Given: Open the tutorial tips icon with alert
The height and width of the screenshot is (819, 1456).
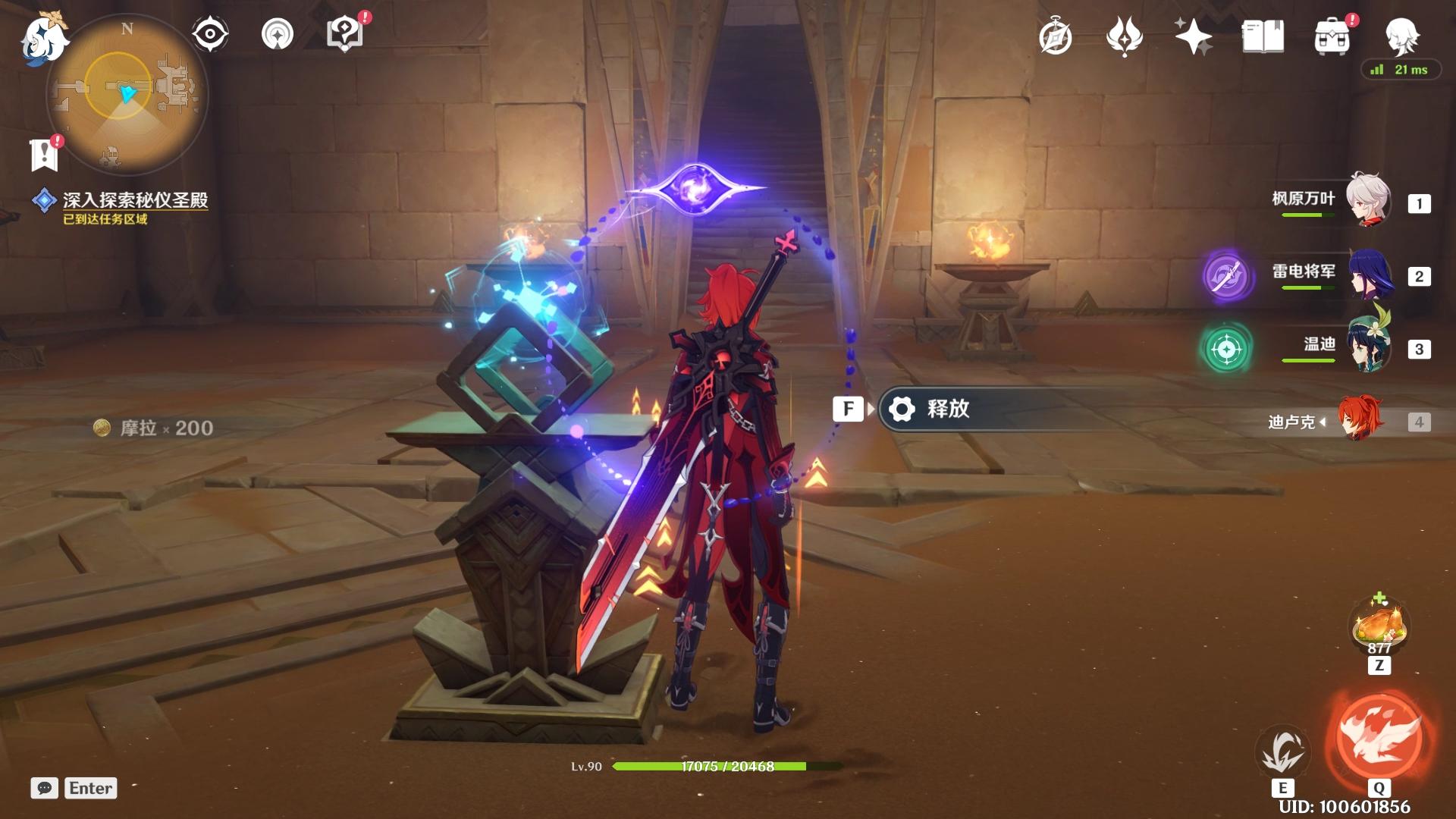Looking at the screenshot, I should click(344, 35).
